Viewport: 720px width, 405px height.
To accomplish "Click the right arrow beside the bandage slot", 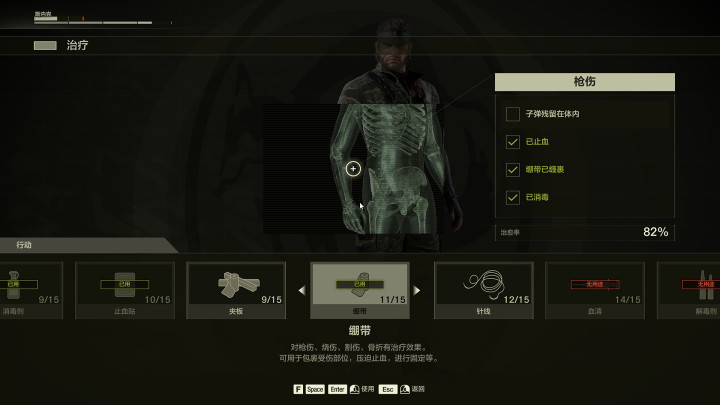I will pyautogui.click(x=417, y=291).
